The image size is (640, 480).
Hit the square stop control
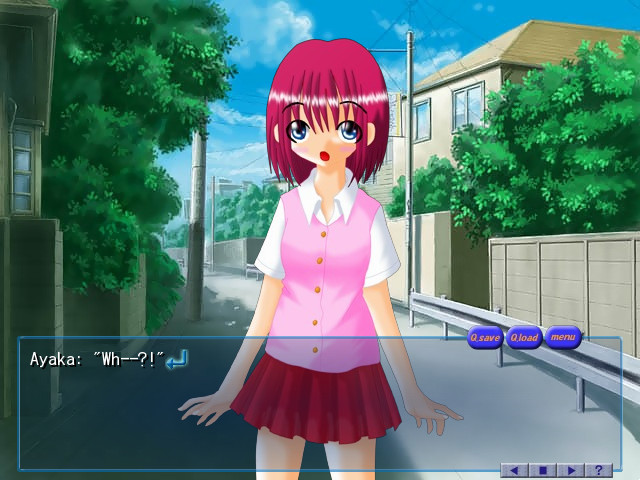(x=543, y=470)
